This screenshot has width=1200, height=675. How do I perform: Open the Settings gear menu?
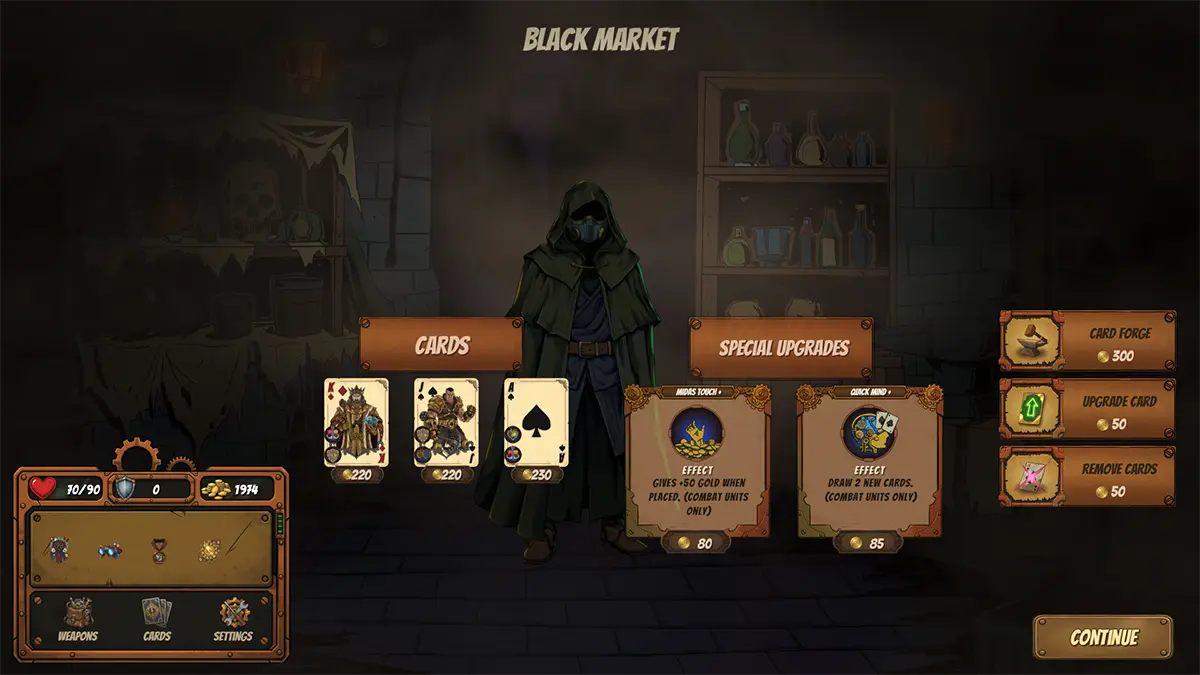233,619
